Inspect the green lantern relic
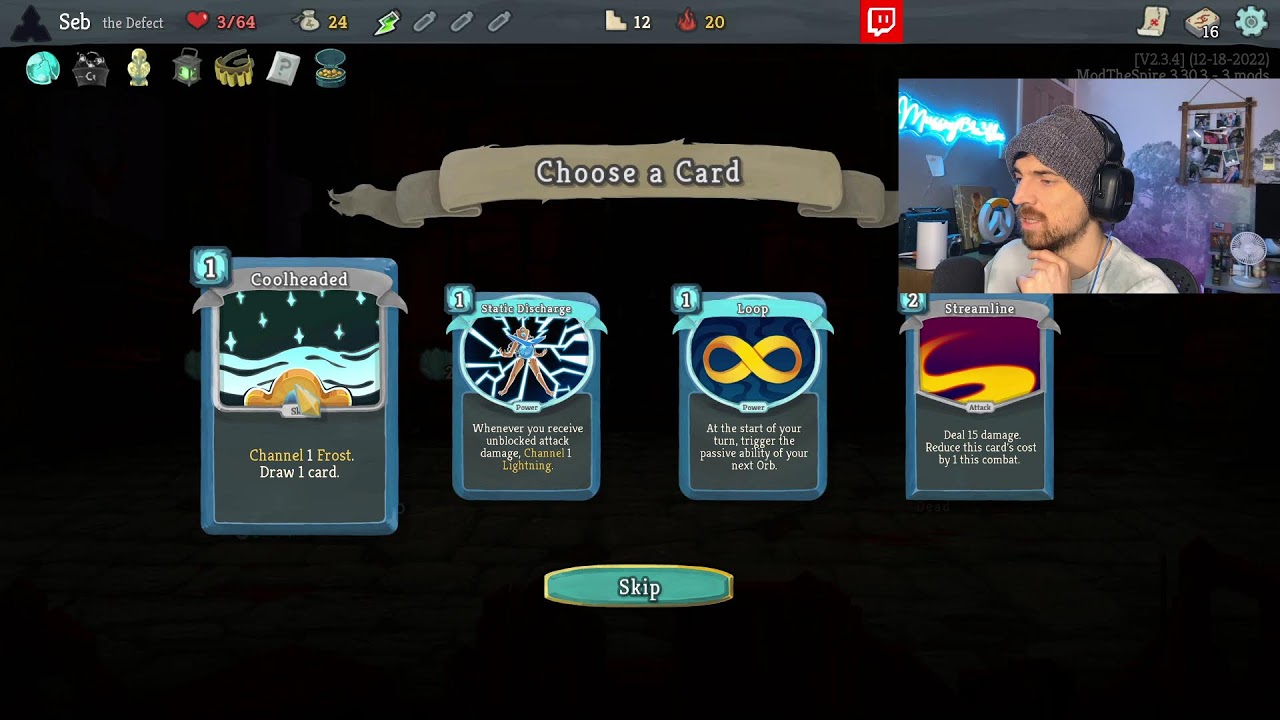Viewport: 1280px width, 720px height. click(187, 69)
